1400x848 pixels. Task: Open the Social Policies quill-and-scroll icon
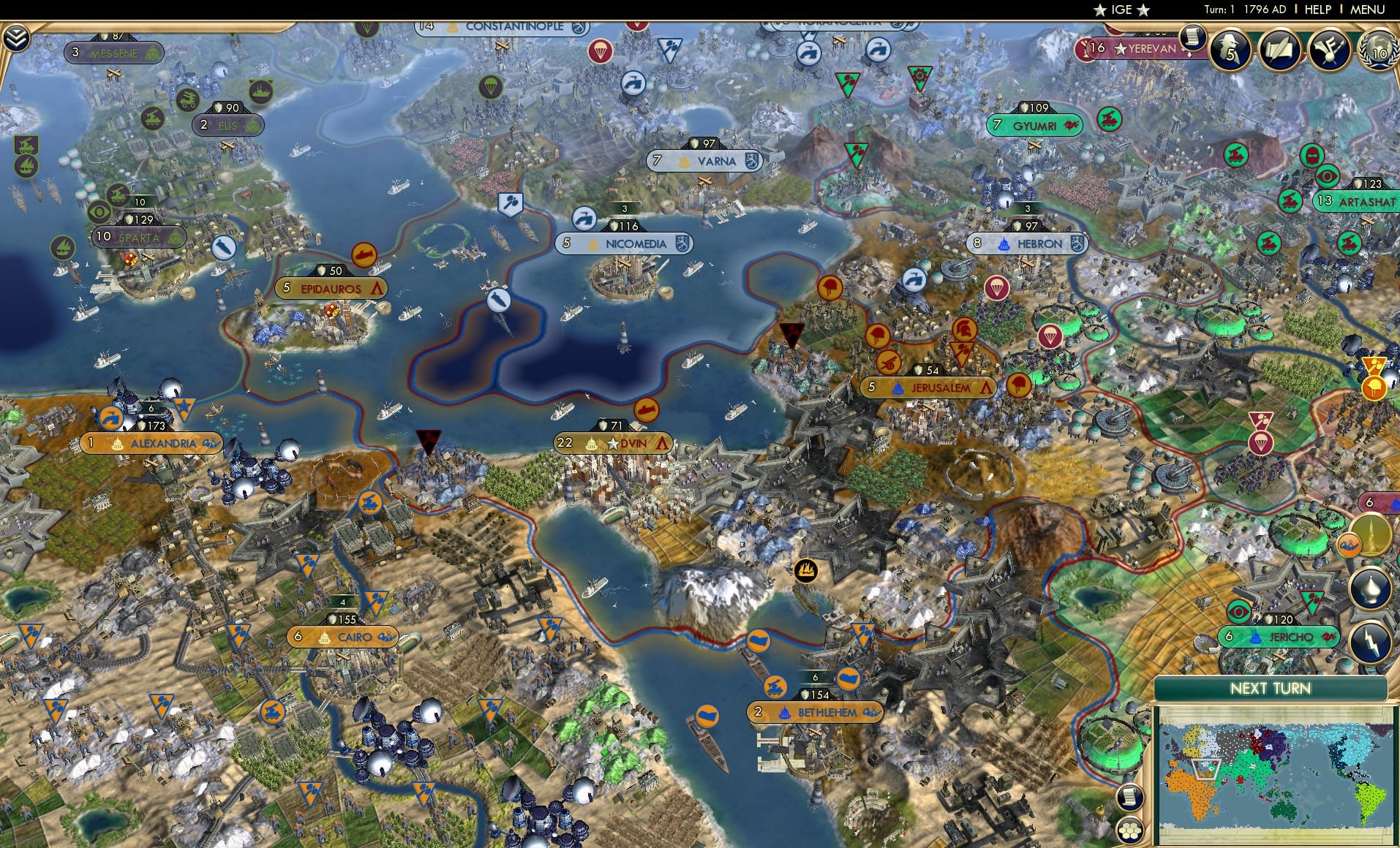point(1279,50)
